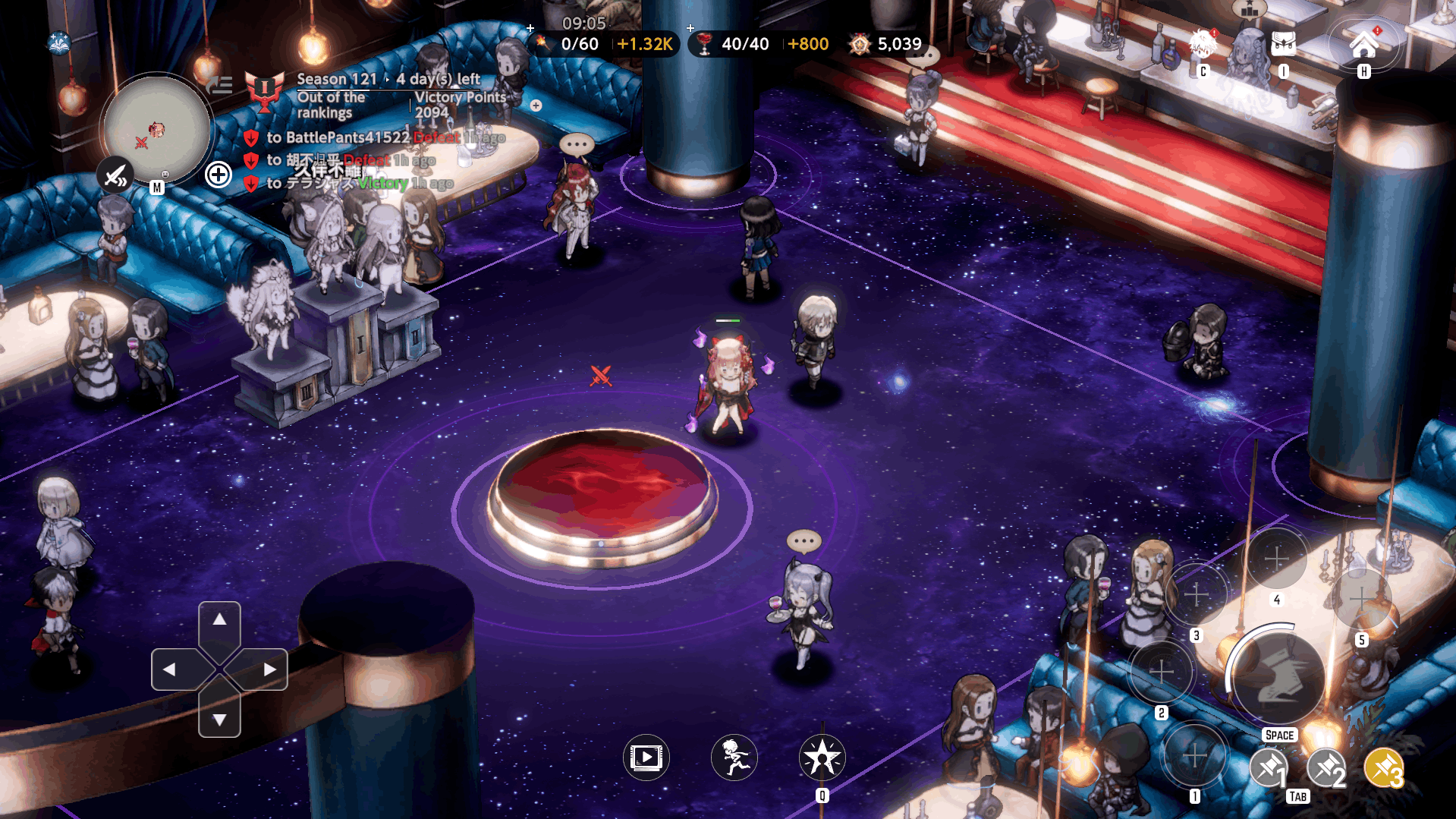
Task: Move left with the D-pad arrow
Action: coord(169,669)
